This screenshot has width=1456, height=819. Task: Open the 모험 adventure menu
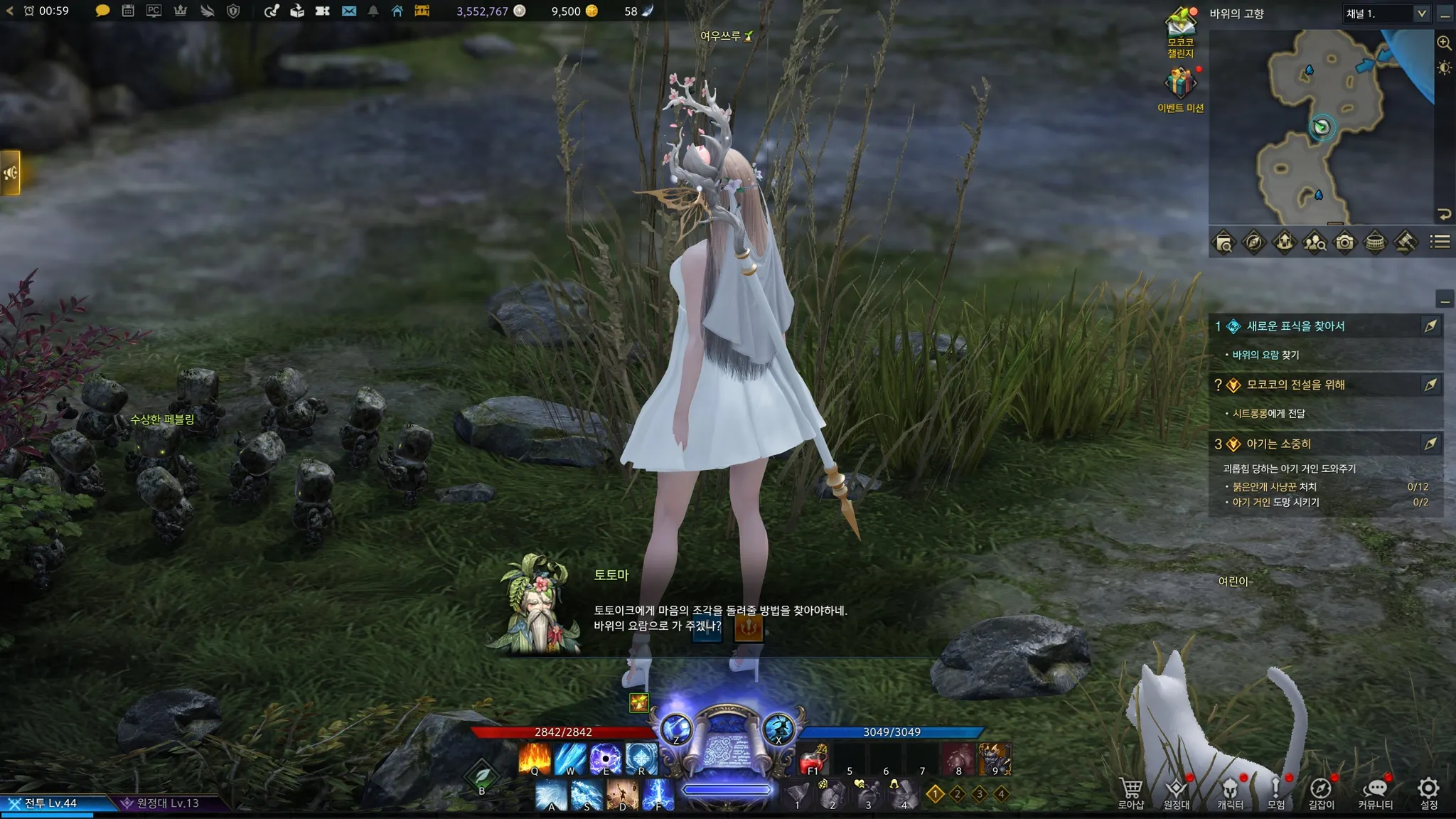[x=1275, y=792]
